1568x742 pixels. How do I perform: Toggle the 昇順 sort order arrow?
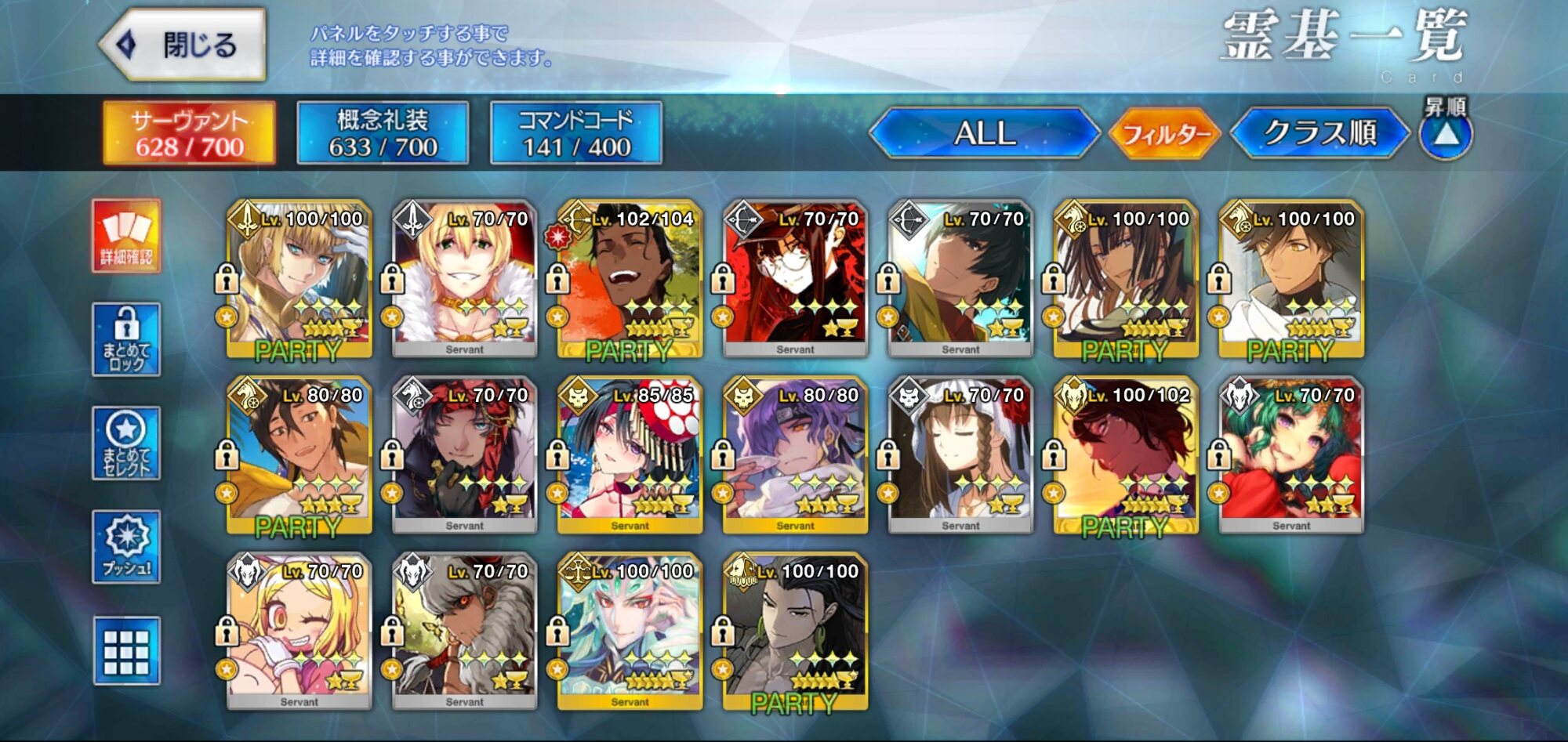tap(1446, 135)
